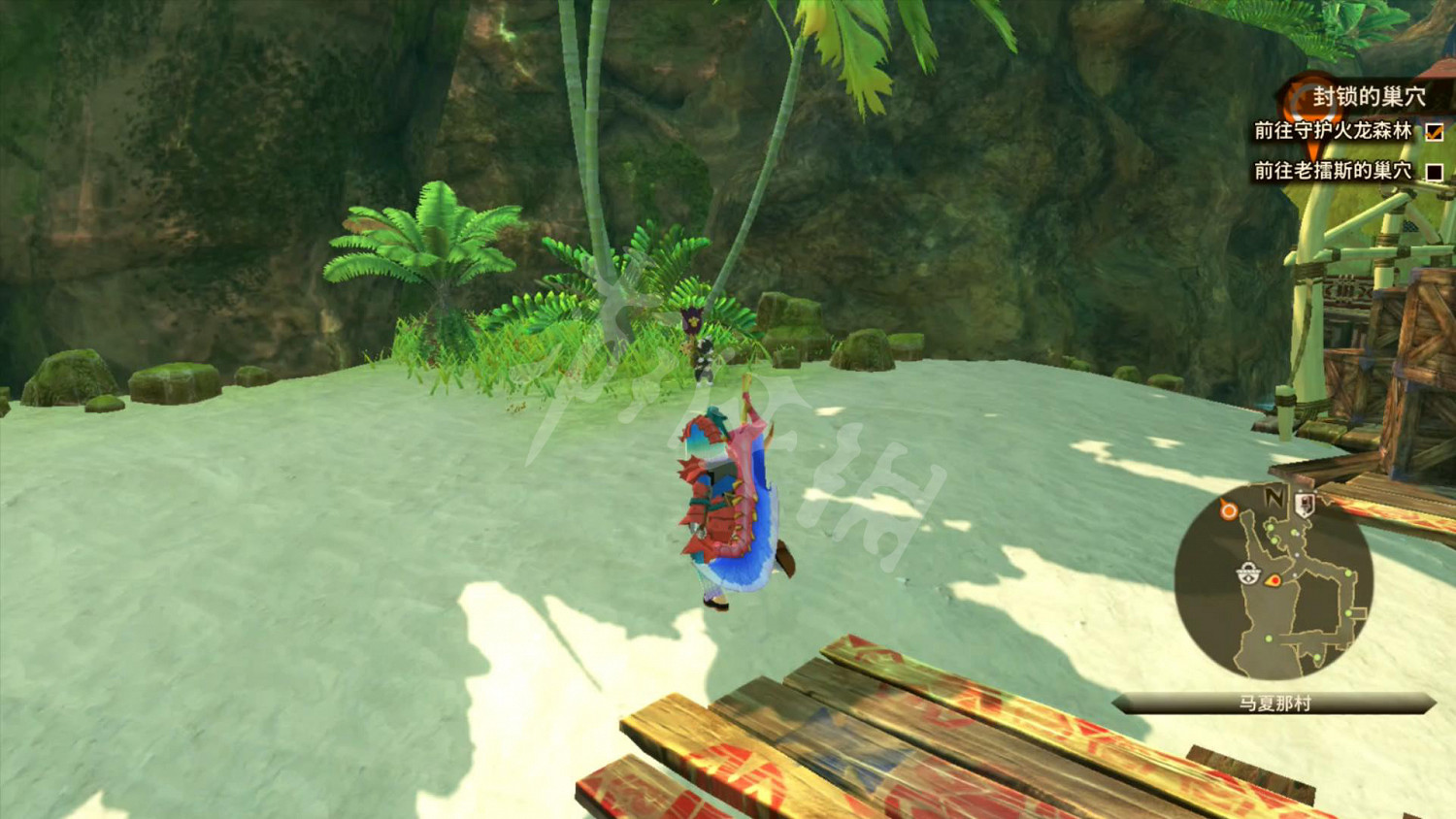1456x819 pixels.
Task: Check the box next to 前往老擂斯的巢穴
Action: coord(1436,172)
